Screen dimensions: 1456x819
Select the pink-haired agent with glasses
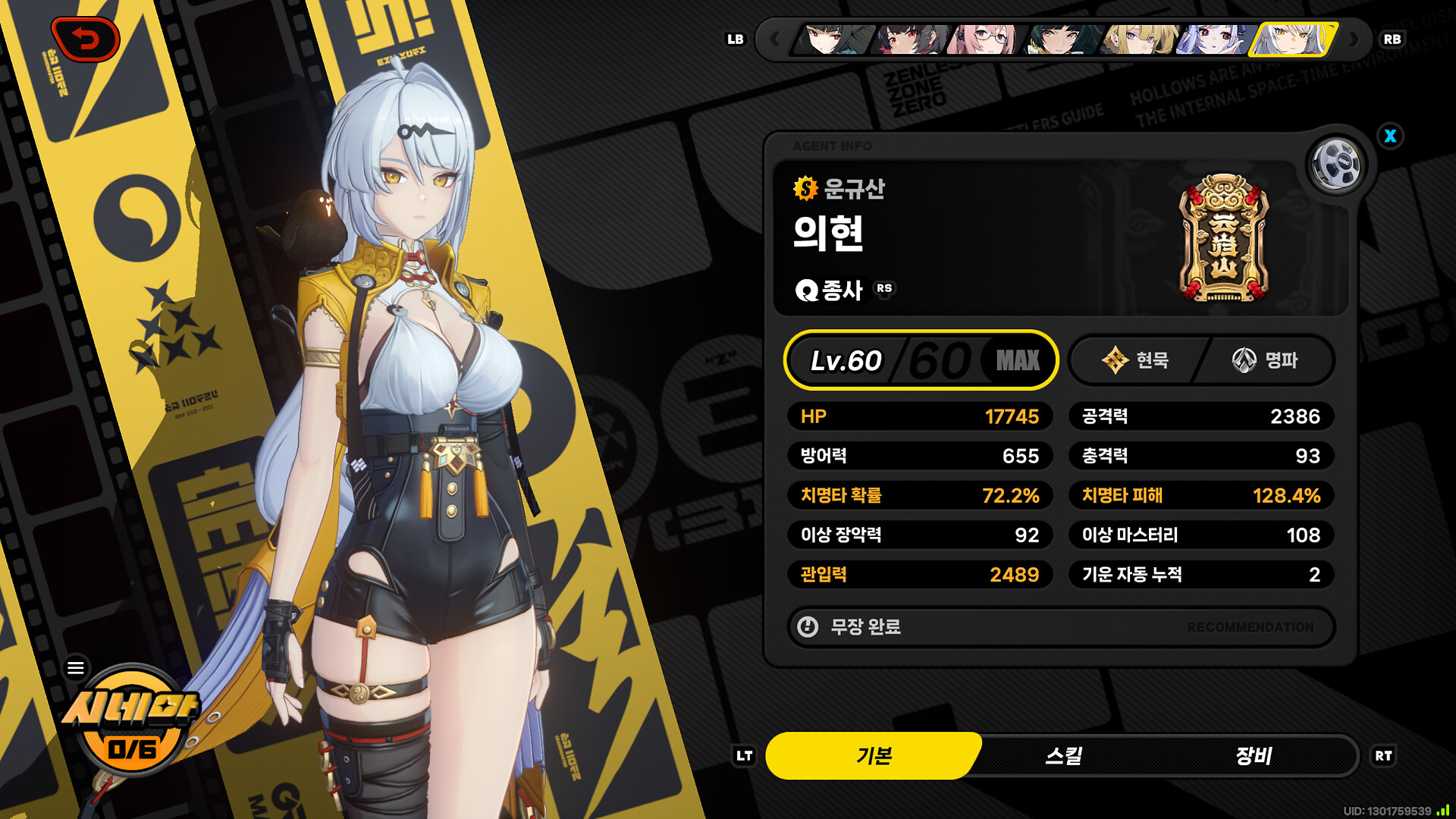986,39
